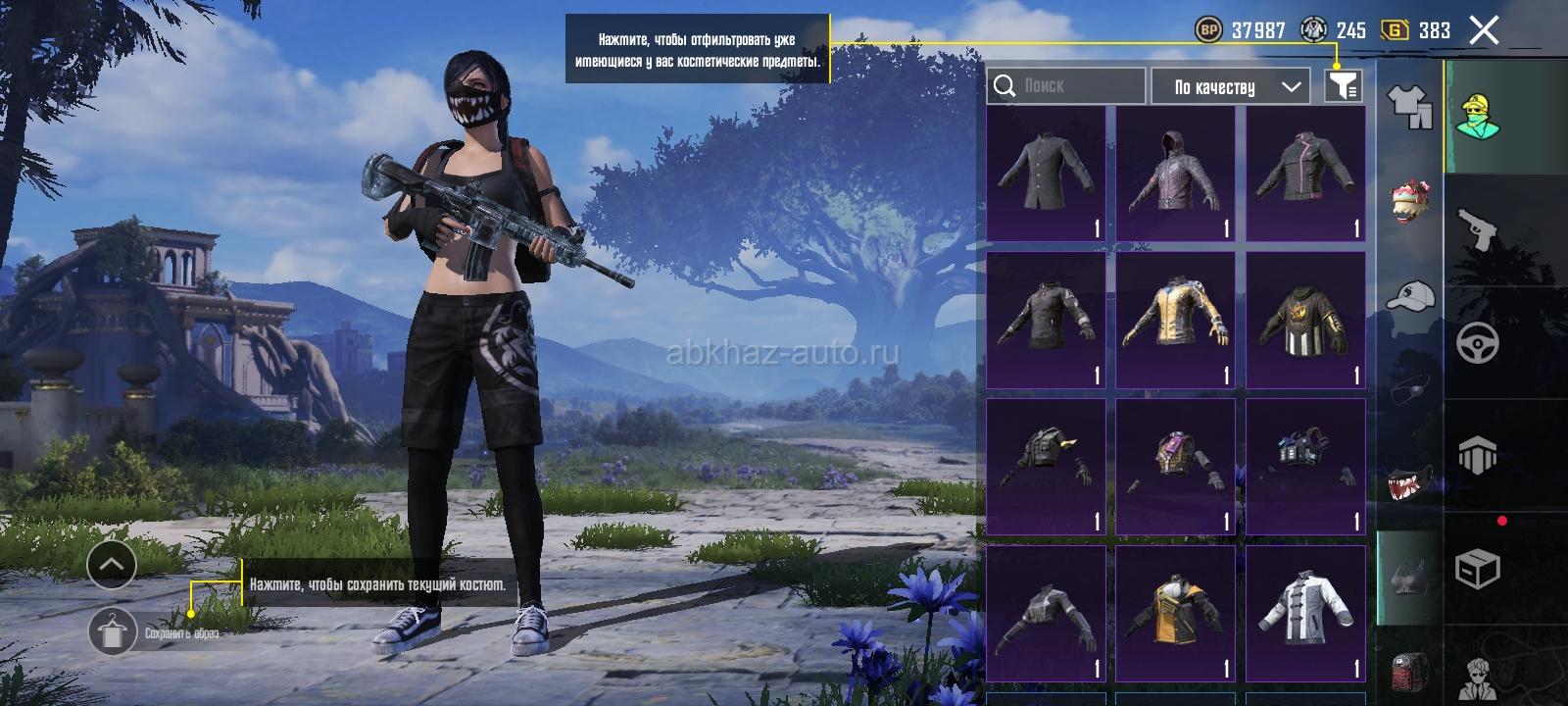Toggle the owned-items filter funnel icon

click(x=1343, y=86)
